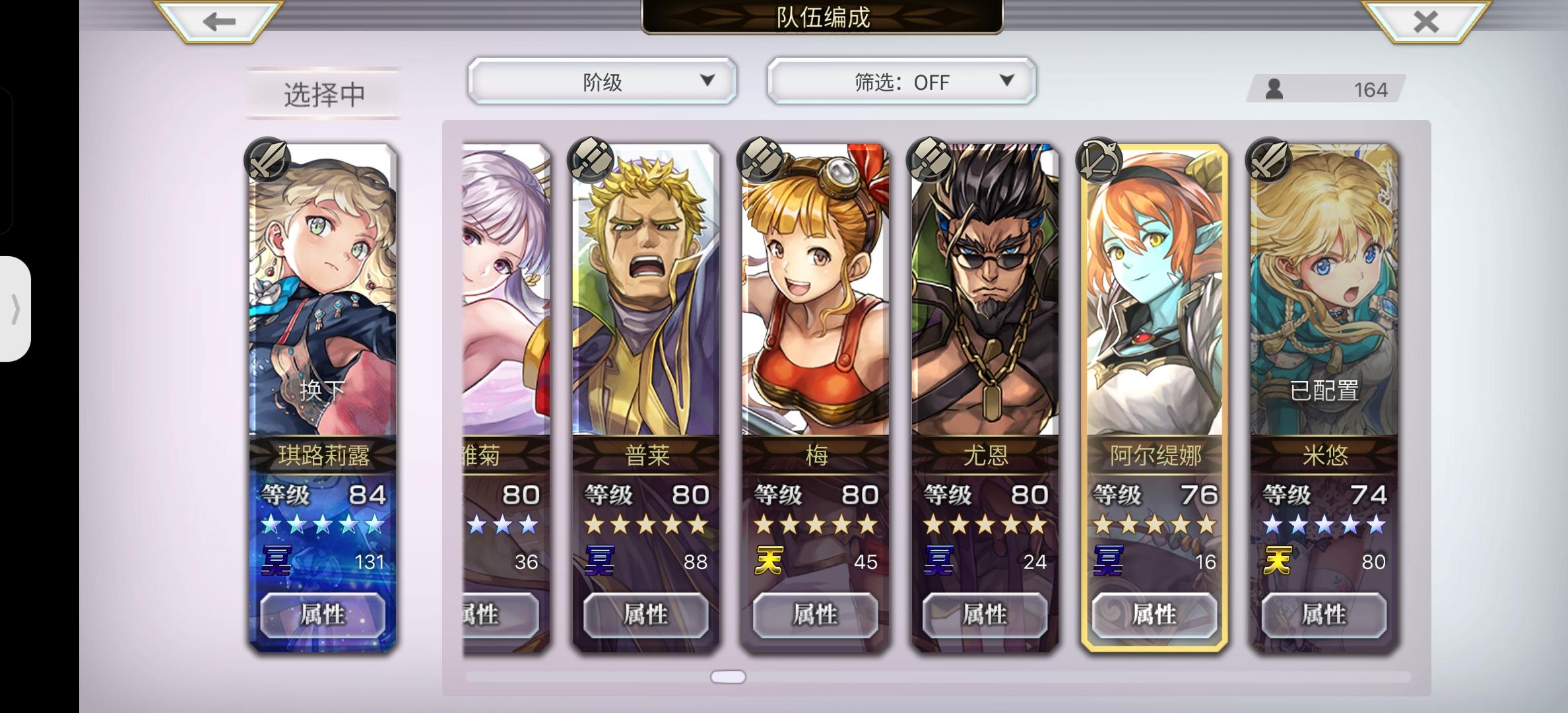Open the 阶级 sorting dropdown
1568x713 pixels.
[602, 81]
